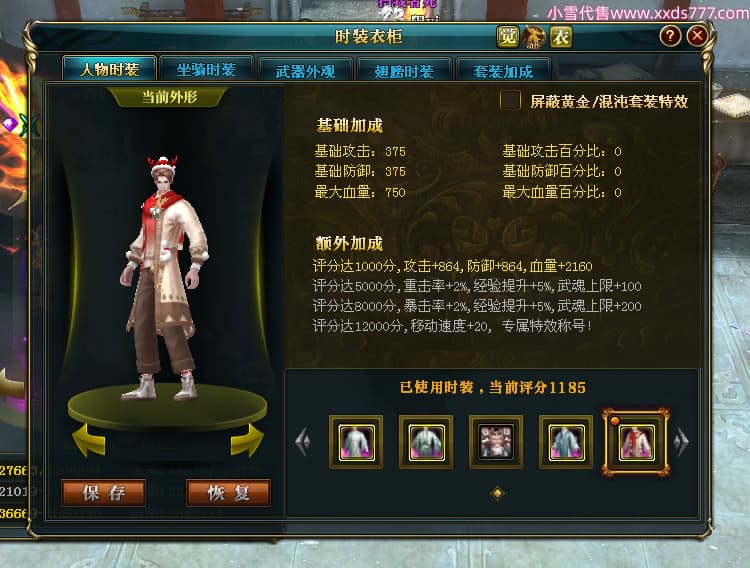The image size is (750, 568).
Task: Click the 保存 save button
Action: click(x=104, y=493)
